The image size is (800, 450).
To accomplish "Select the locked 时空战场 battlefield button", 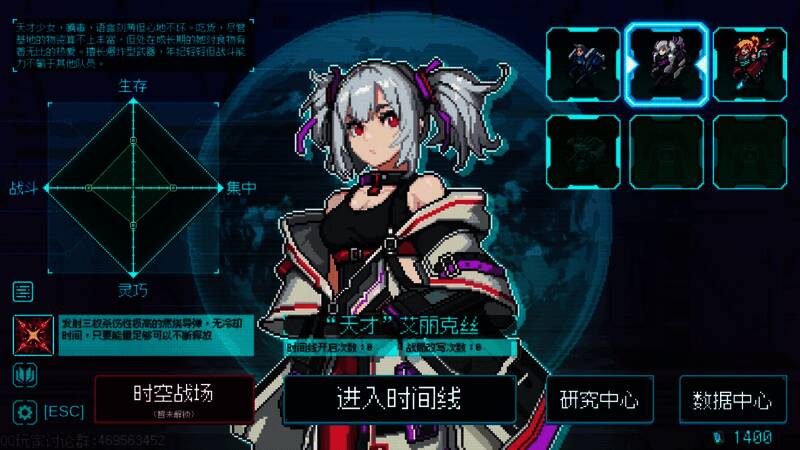I will [x=174, y=397].
